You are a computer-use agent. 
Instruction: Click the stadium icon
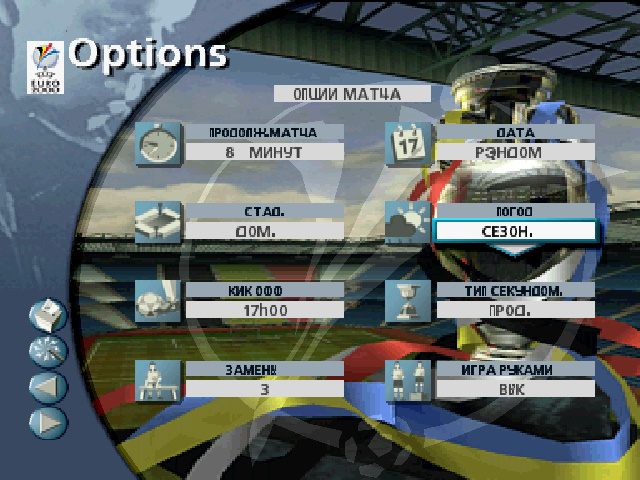click(x=157, y=221)
